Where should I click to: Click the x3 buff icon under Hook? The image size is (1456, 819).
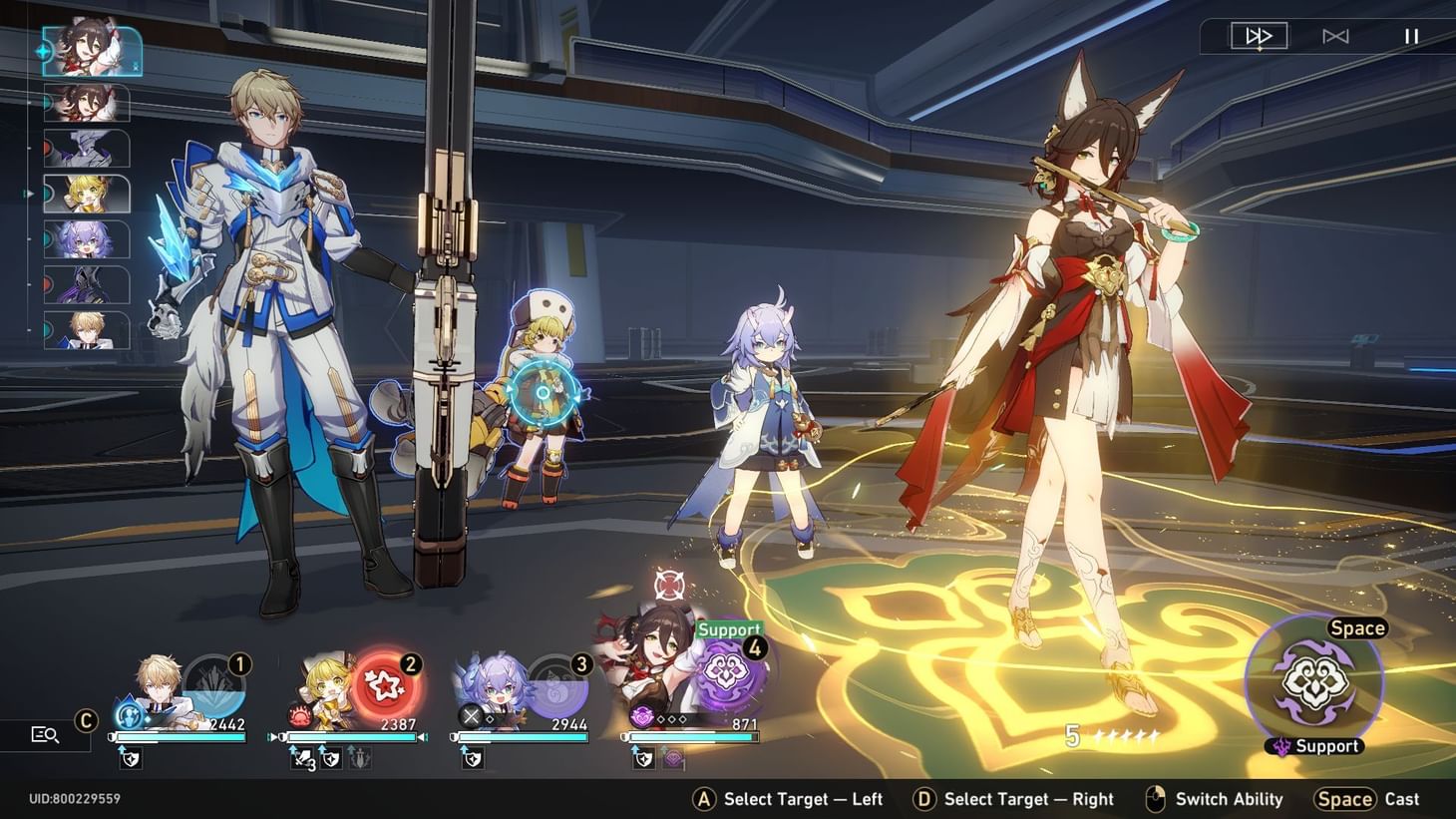click(299, 758)
